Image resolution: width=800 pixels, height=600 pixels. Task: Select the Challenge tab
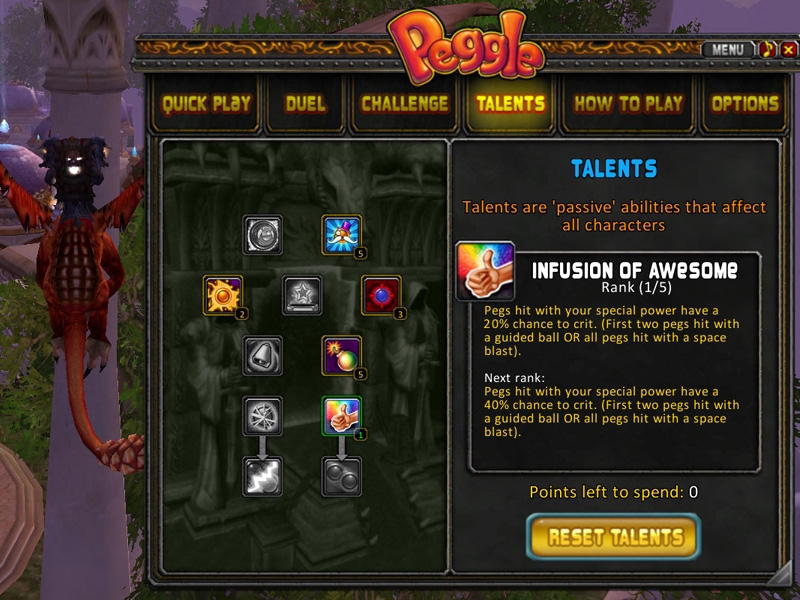coord(404,103)
